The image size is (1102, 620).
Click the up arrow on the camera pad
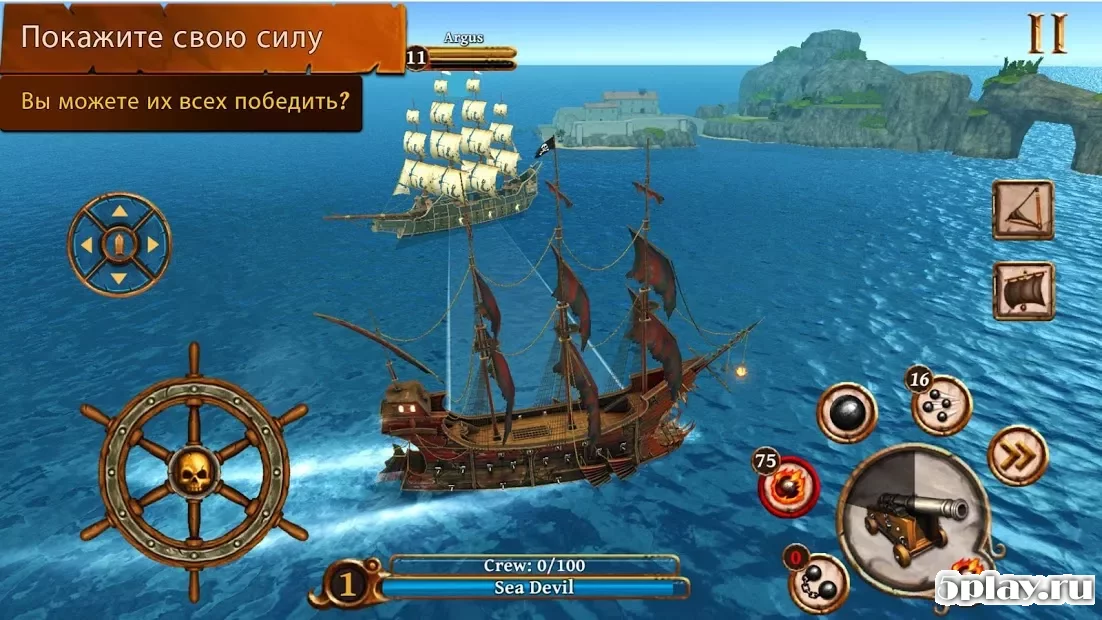click(119, 211)
